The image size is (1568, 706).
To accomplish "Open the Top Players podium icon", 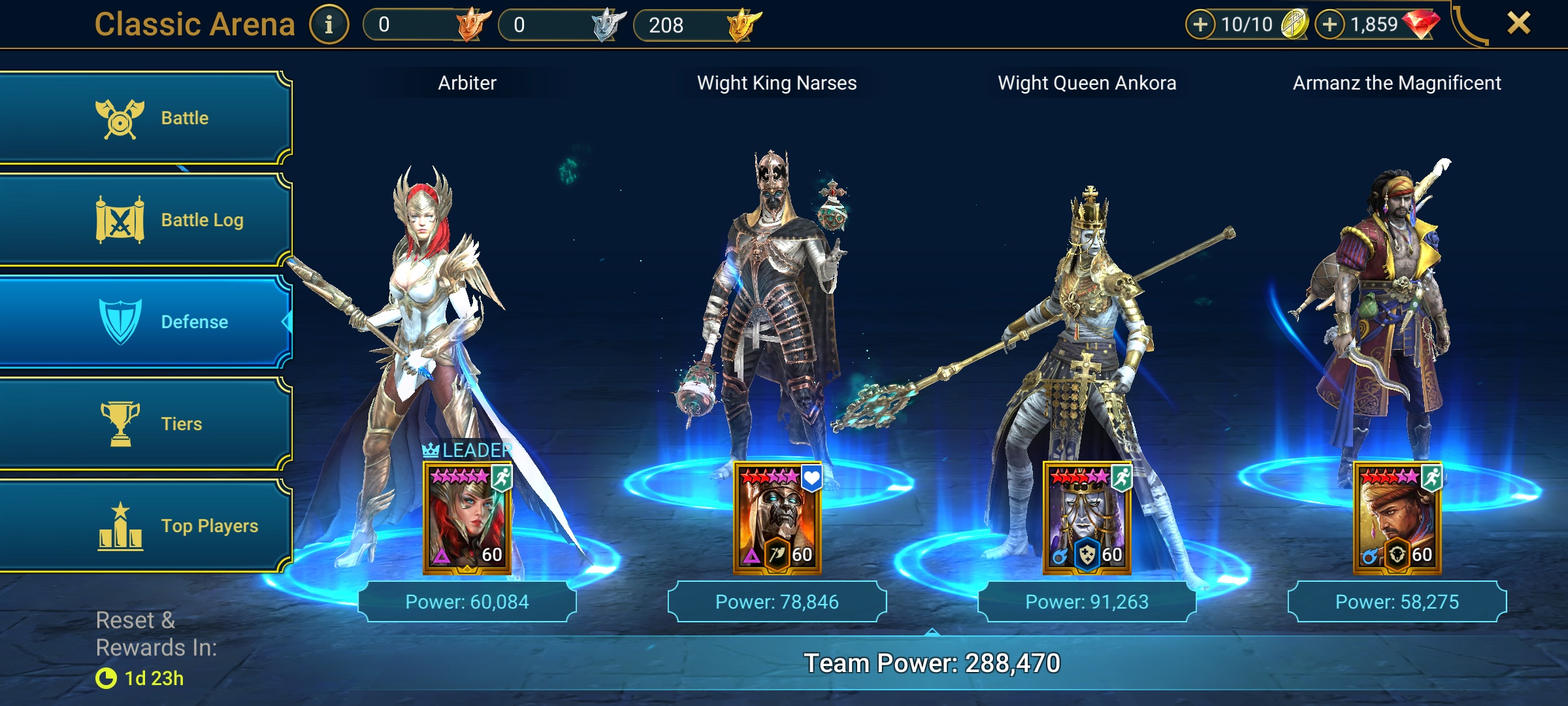I will pyautogui.click(x=120, y=525).
